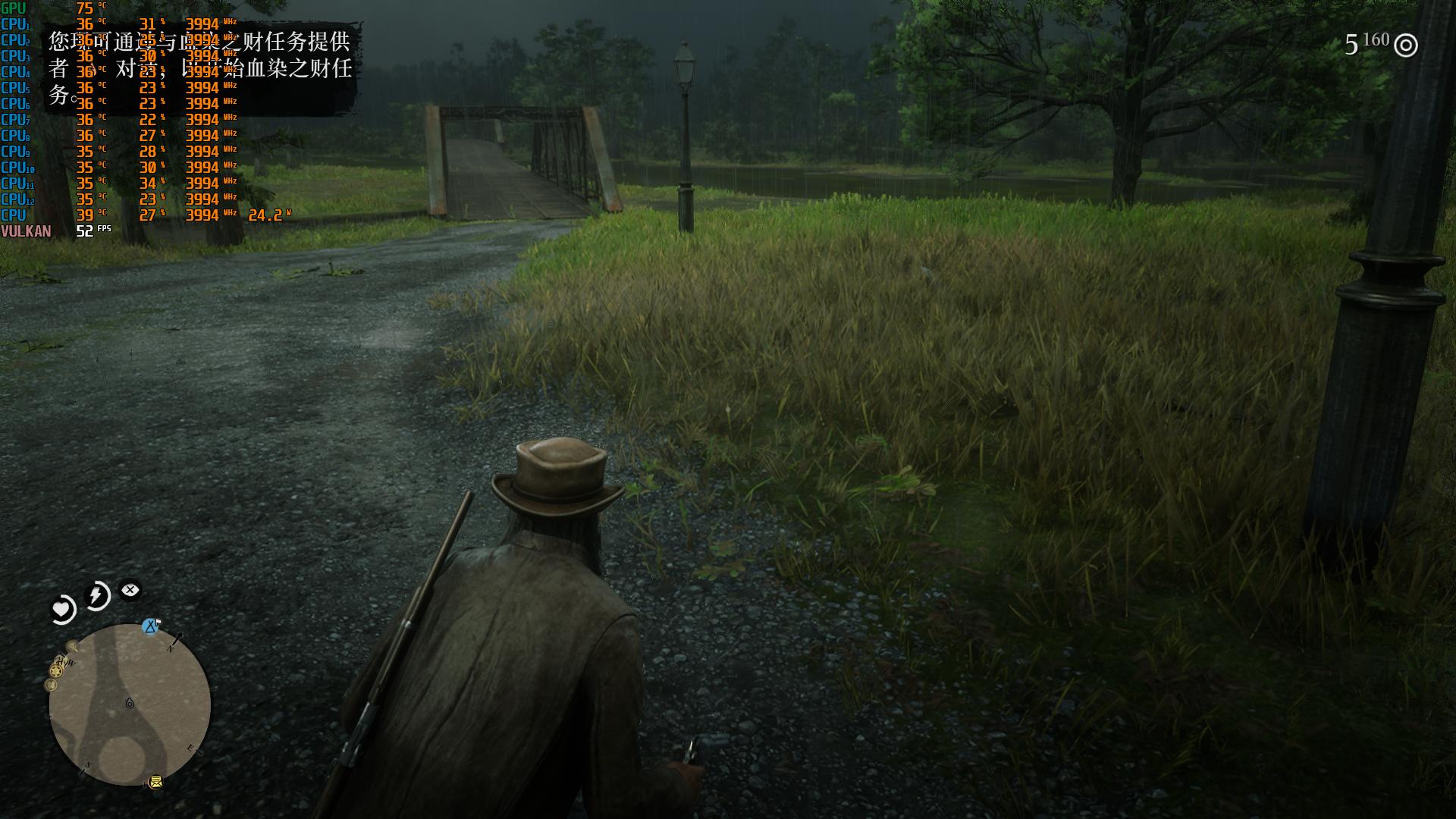Open the circular minimap
Viewport: 1456px width, 819px height.
pyautogui.click(x=130, y=705)
